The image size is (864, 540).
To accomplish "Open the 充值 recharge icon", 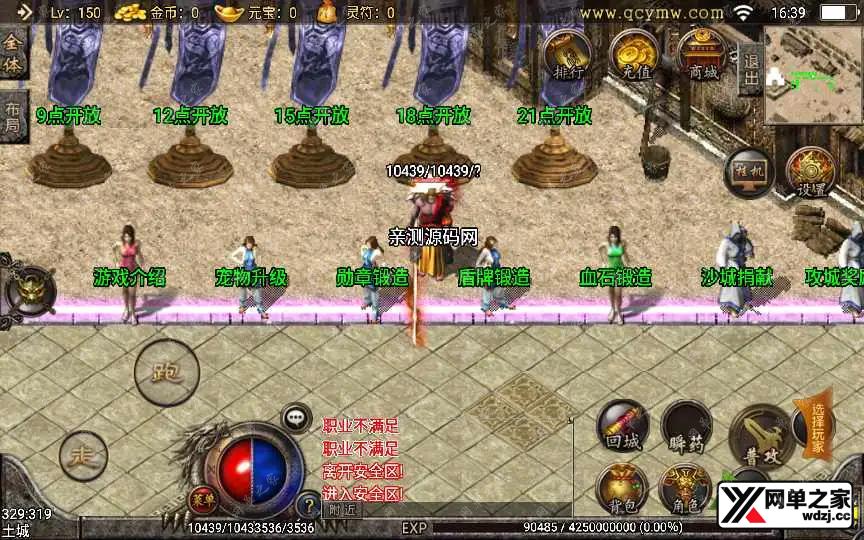I will (632, 54).
